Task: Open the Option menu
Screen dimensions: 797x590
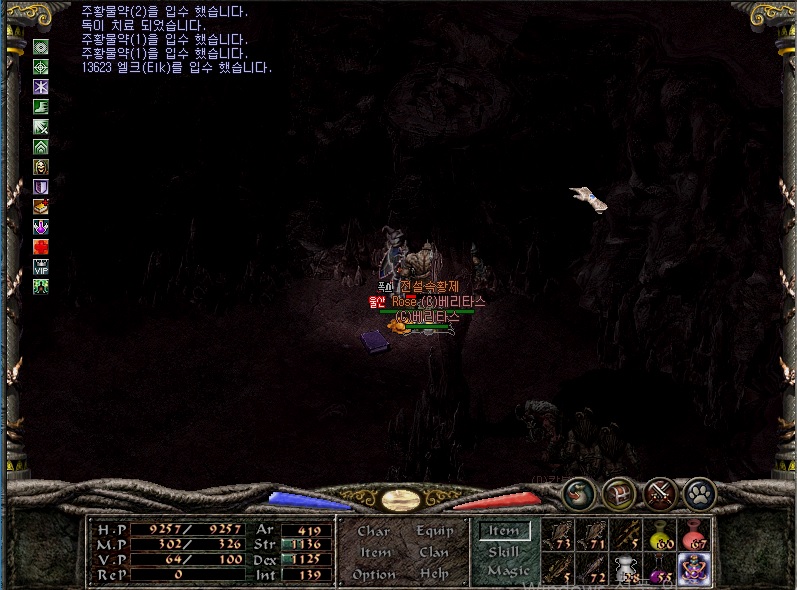Action: point(374,574)
